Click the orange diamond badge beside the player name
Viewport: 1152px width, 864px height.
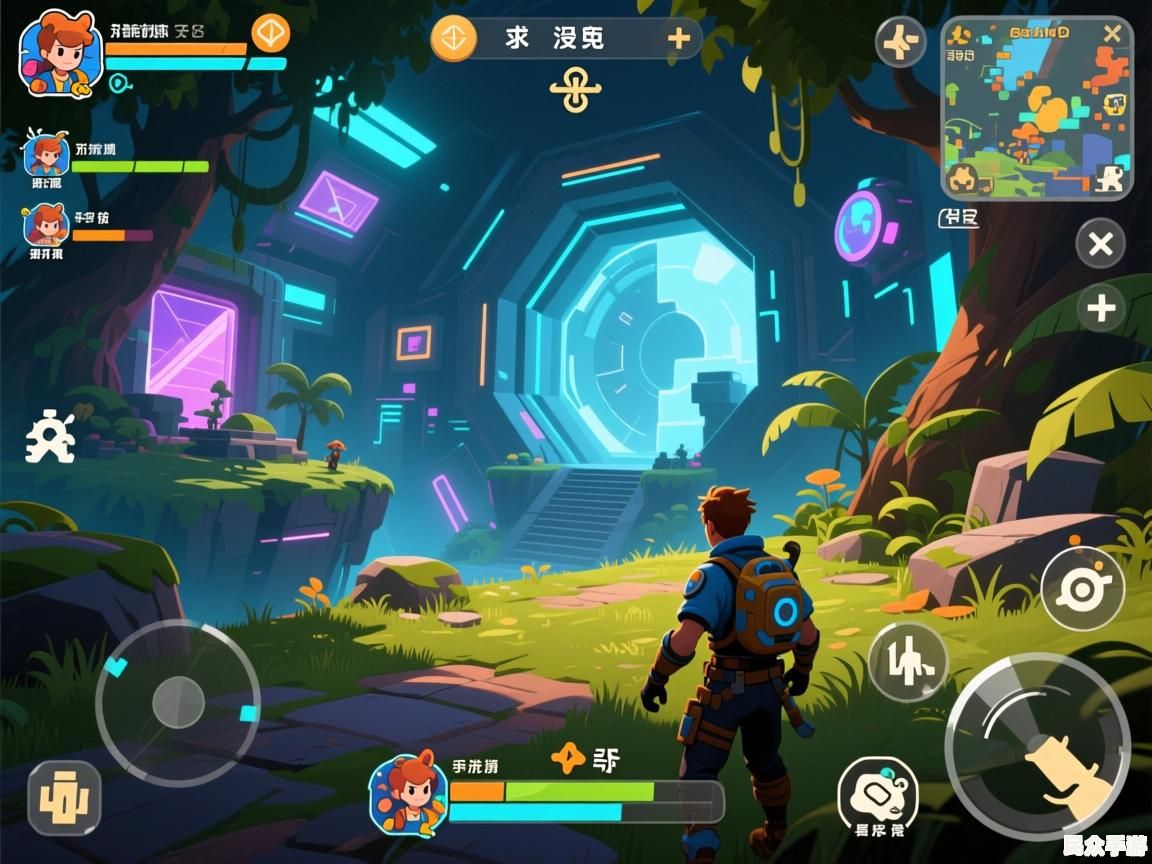[x=270, y=34]
